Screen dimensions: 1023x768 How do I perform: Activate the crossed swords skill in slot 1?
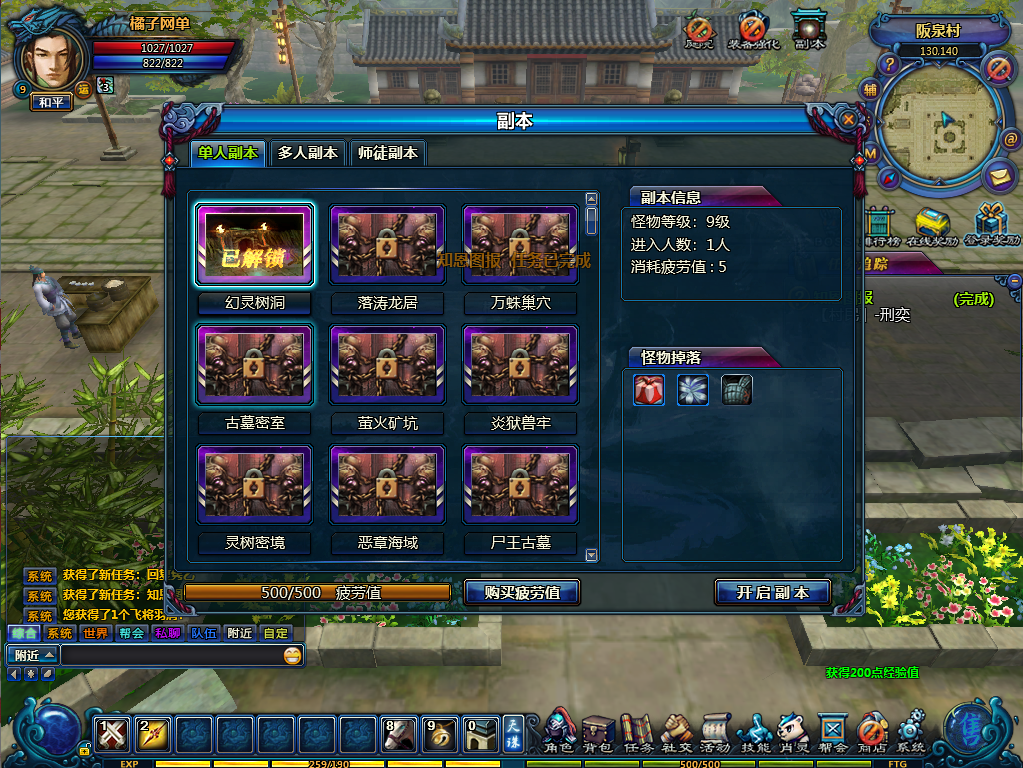coord(113,735)
